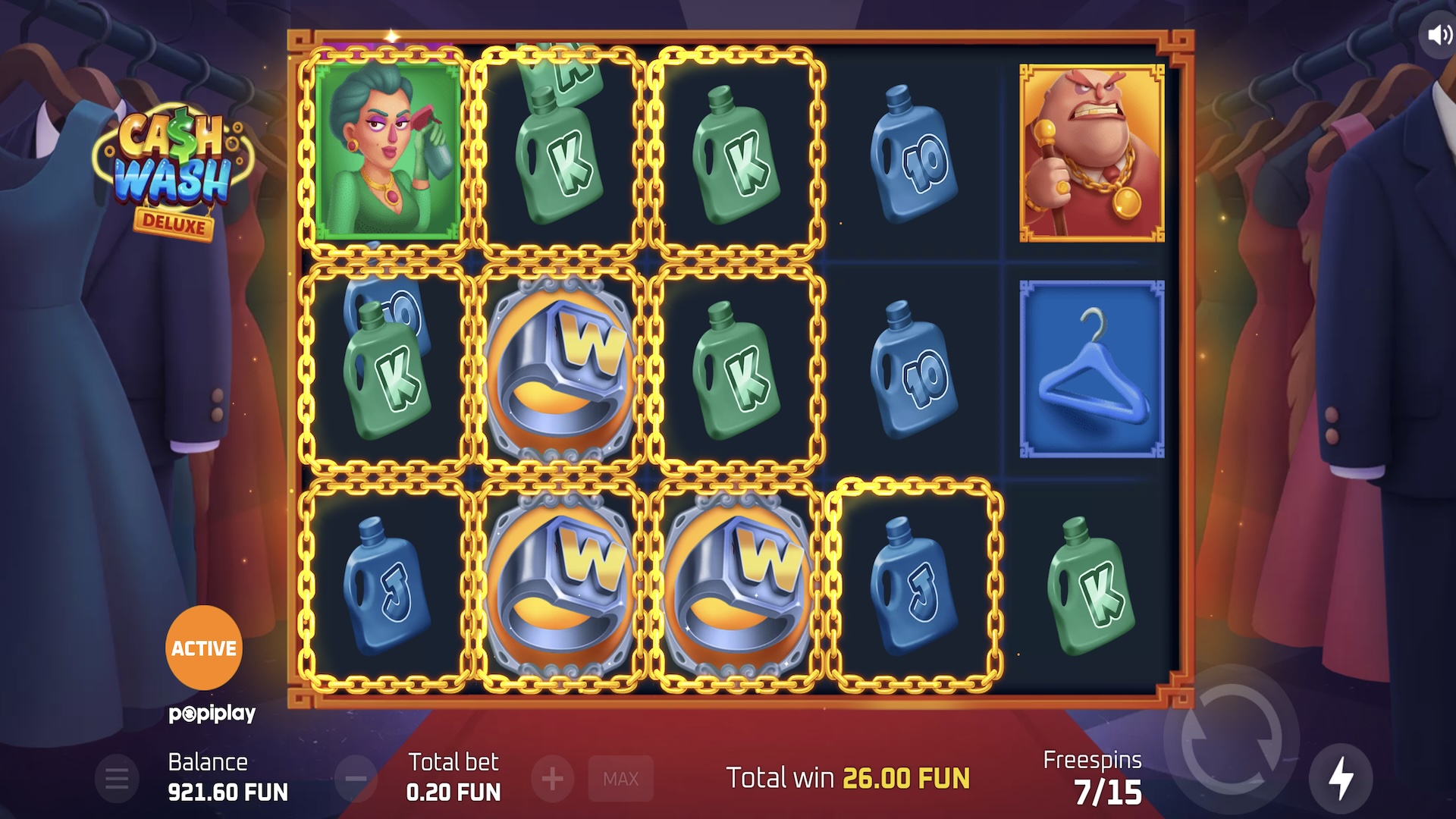Toggle the orange ACTIVE indicator
The image size is (1456, 819).
coord(203,648)
